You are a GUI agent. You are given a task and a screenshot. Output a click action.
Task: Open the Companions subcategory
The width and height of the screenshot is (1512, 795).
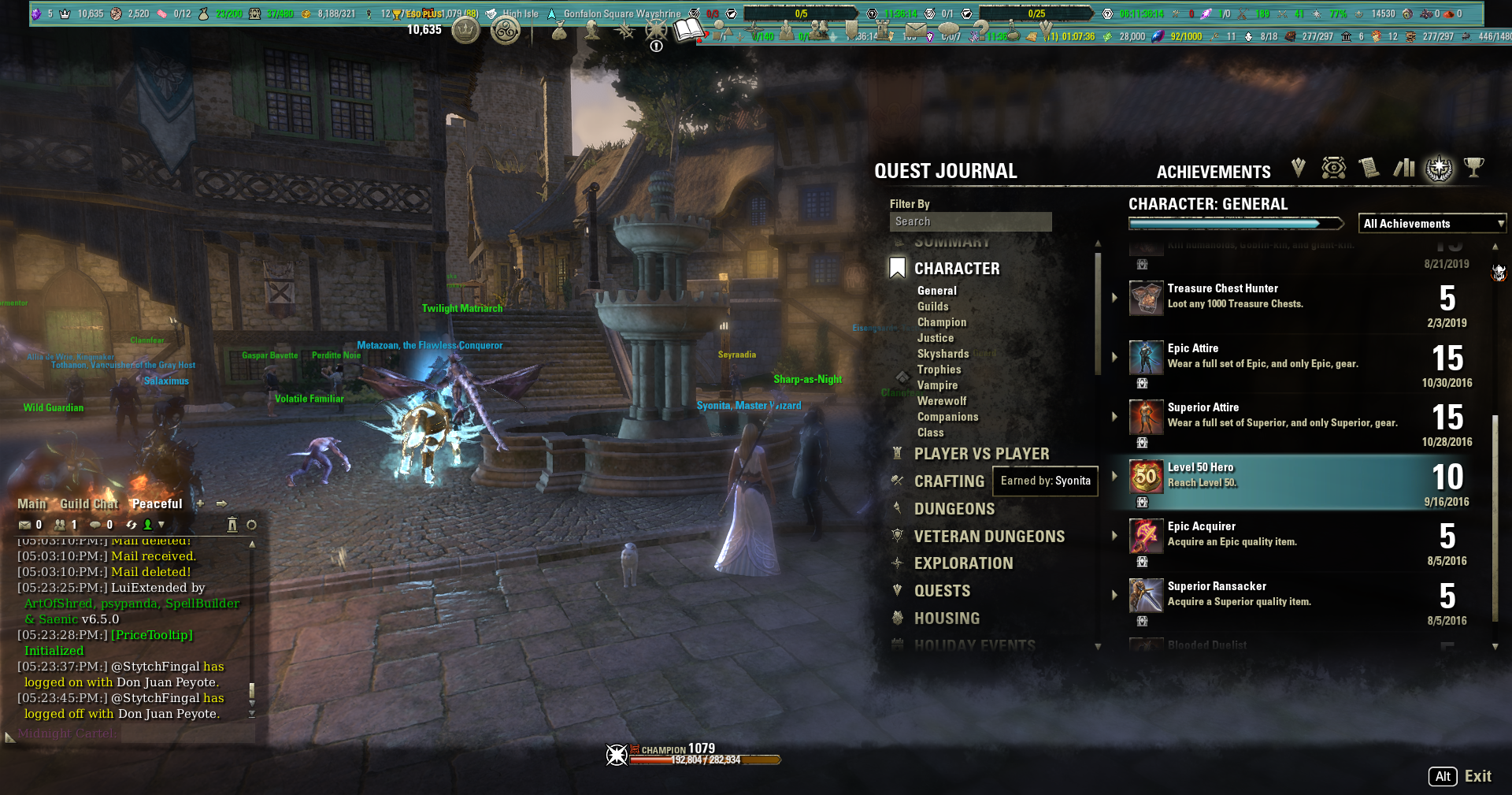click(947, 417)
